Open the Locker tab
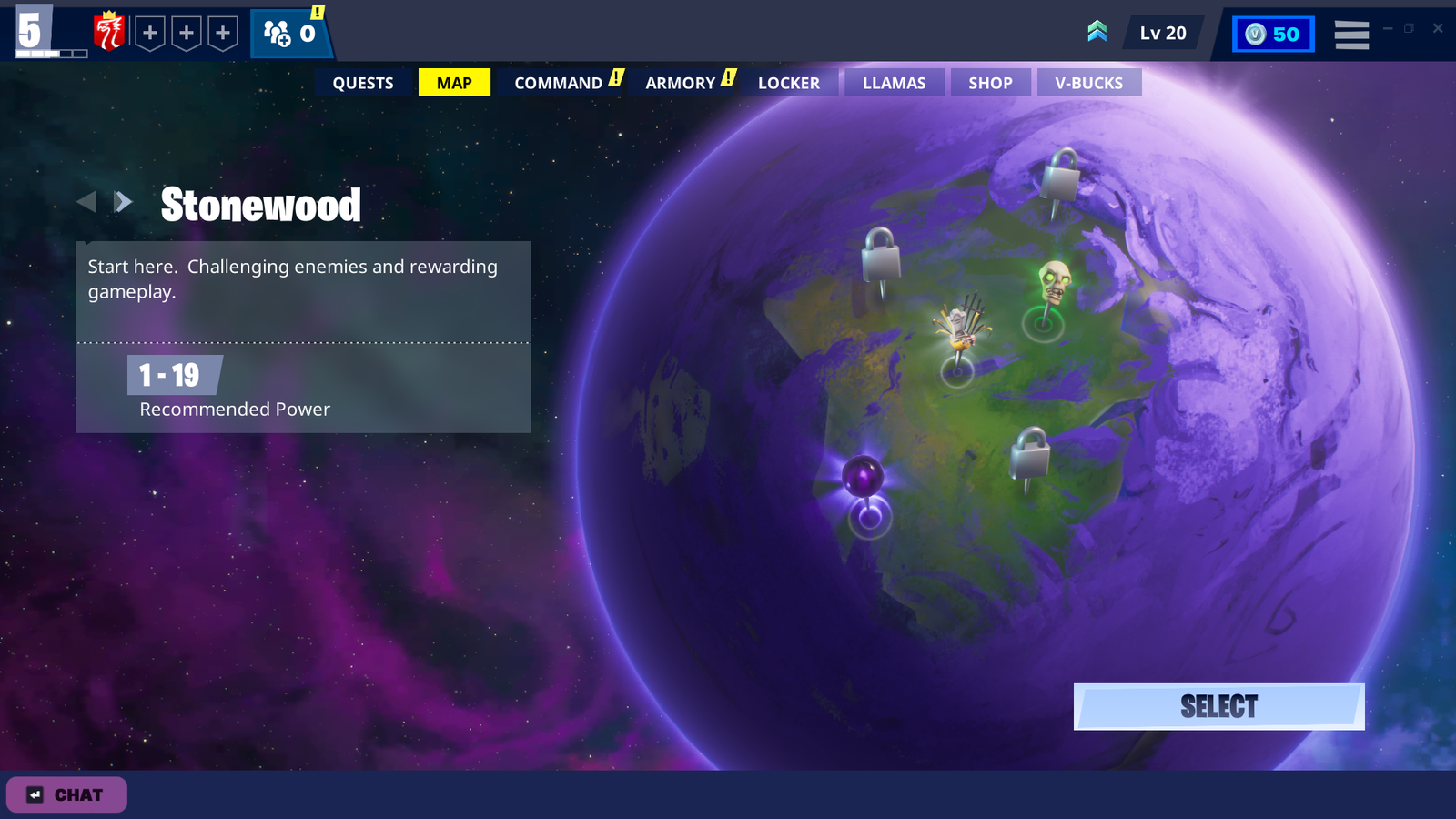The height and width of the screenshot is (819, 1456). pos(789,83)
